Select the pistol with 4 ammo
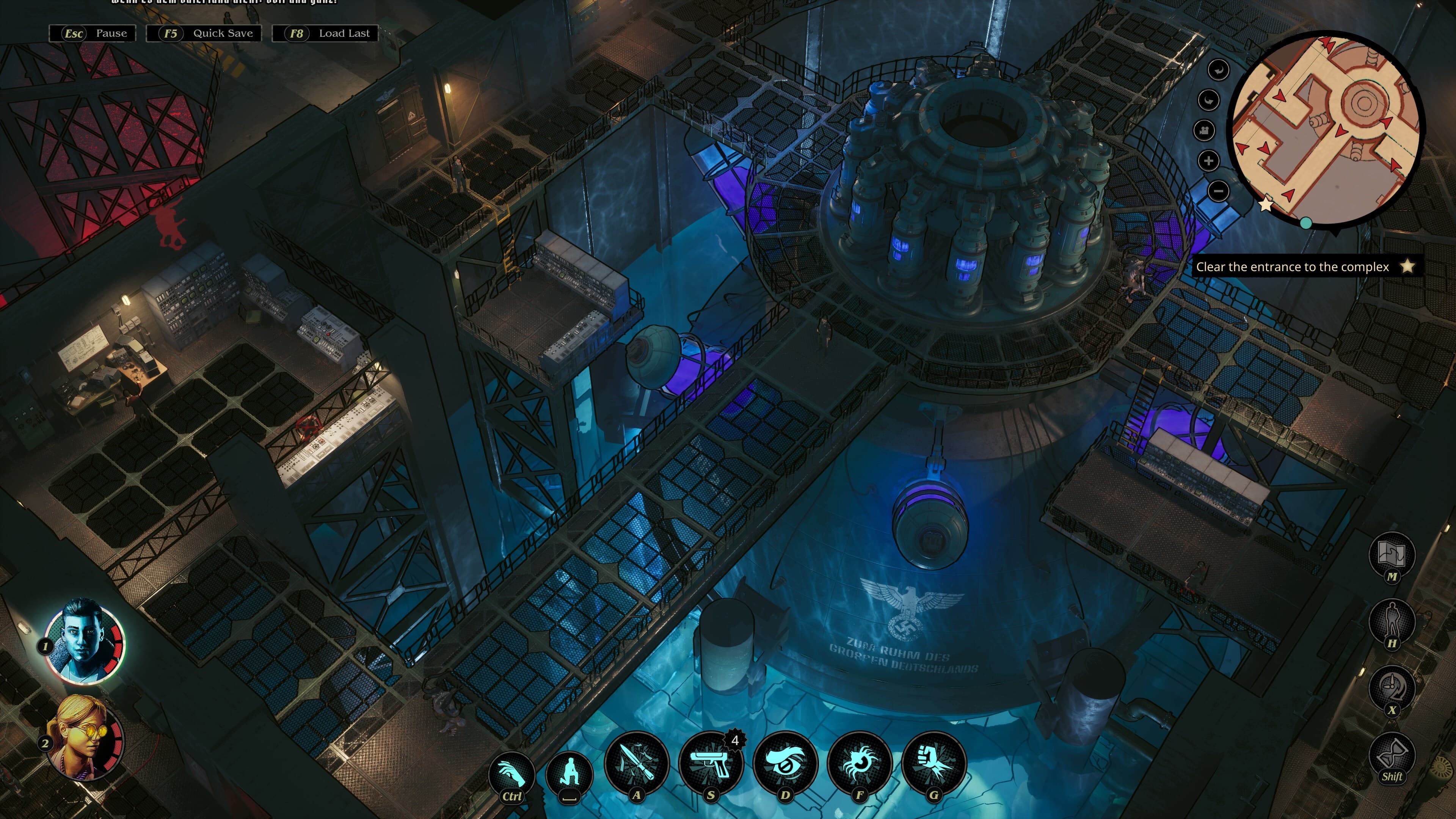The height and width of the screenshot is (819, 1456). point(712,764)
